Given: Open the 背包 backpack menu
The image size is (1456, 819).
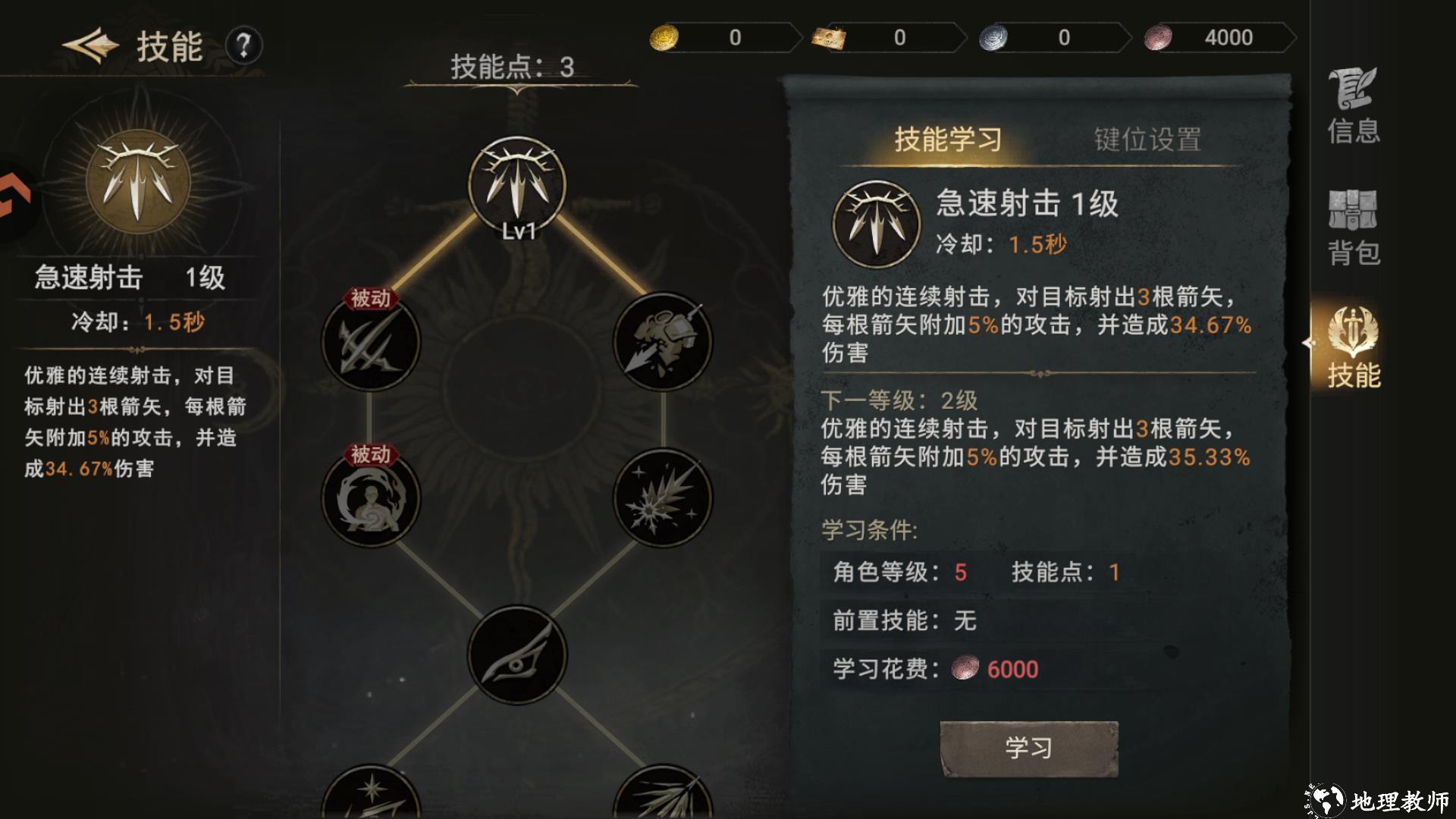Looking at the screenshot, I should 1353,227.
